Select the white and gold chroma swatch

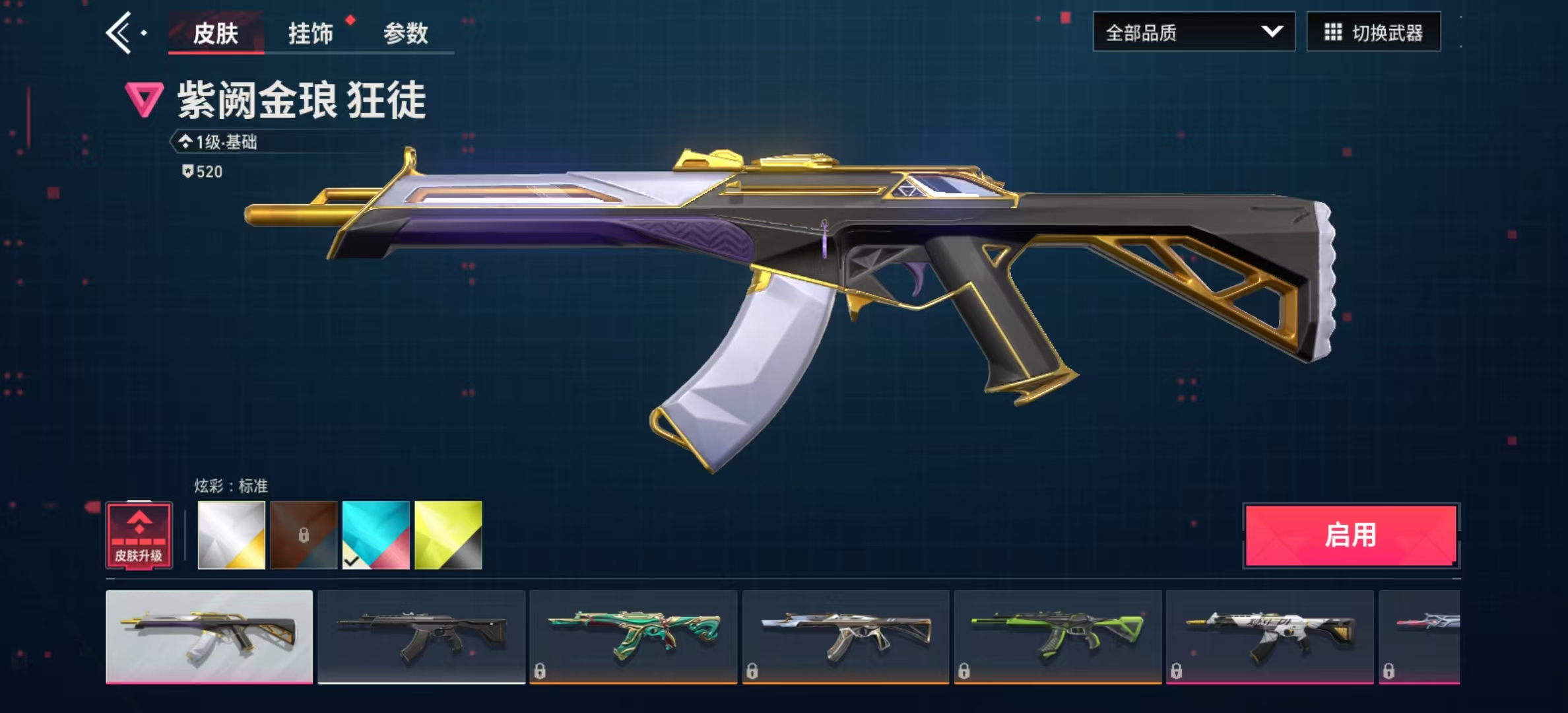232,535
